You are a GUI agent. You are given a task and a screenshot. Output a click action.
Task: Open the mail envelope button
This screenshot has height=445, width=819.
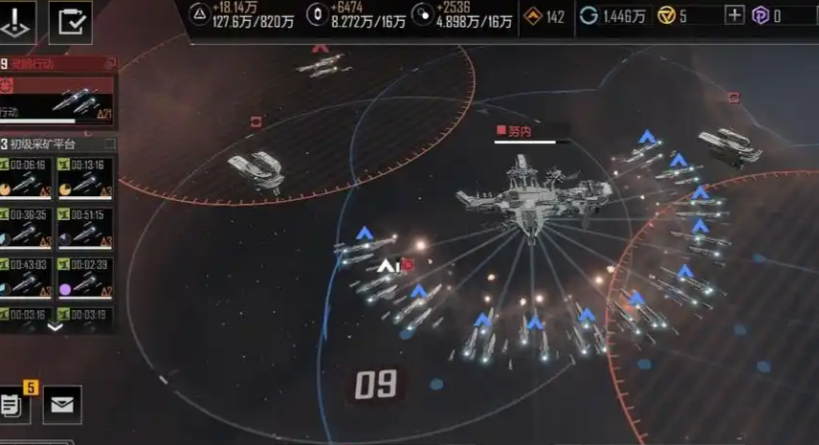click(x=62, y=405)
